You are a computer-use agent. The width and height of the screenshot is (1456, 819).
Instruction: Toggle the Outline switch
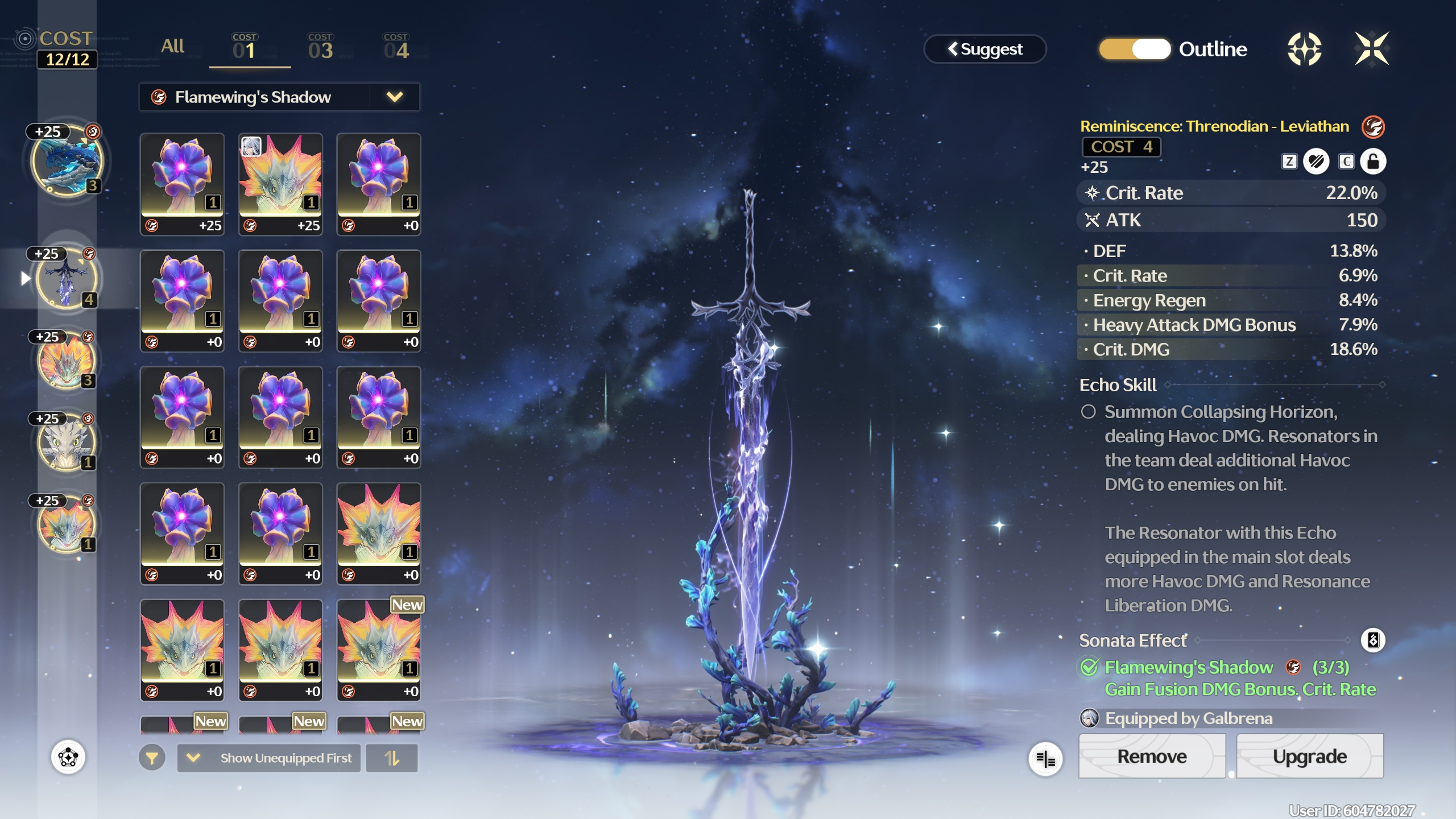point(1135,49)
